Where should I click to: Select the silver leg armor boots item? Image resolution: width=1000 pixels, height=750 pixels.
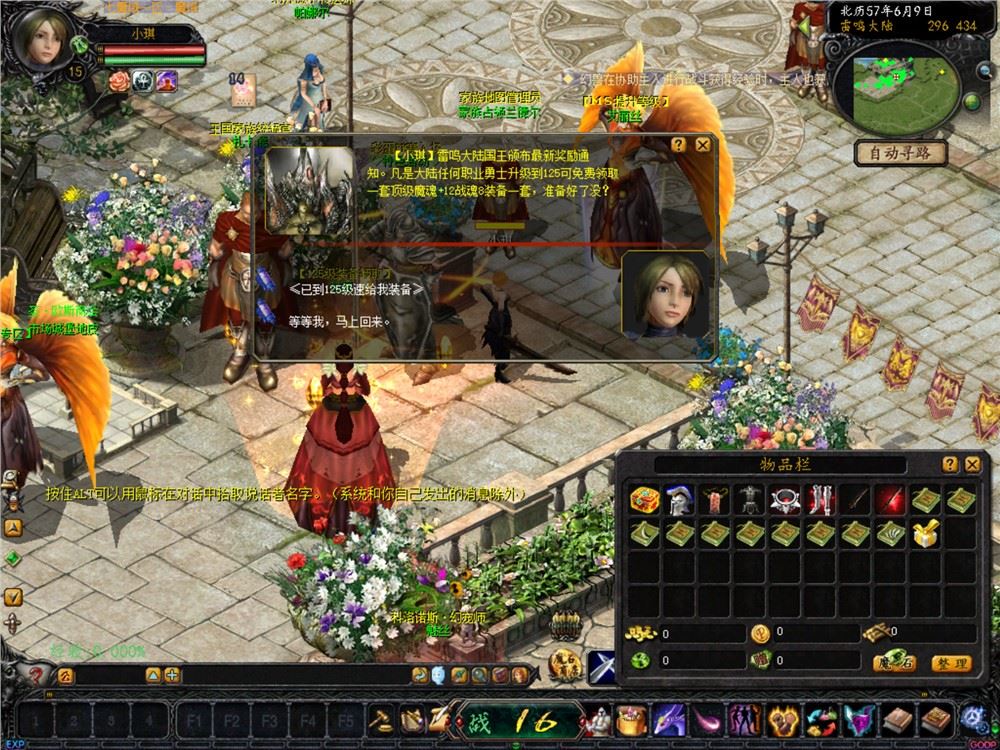[x=820, y=499]
